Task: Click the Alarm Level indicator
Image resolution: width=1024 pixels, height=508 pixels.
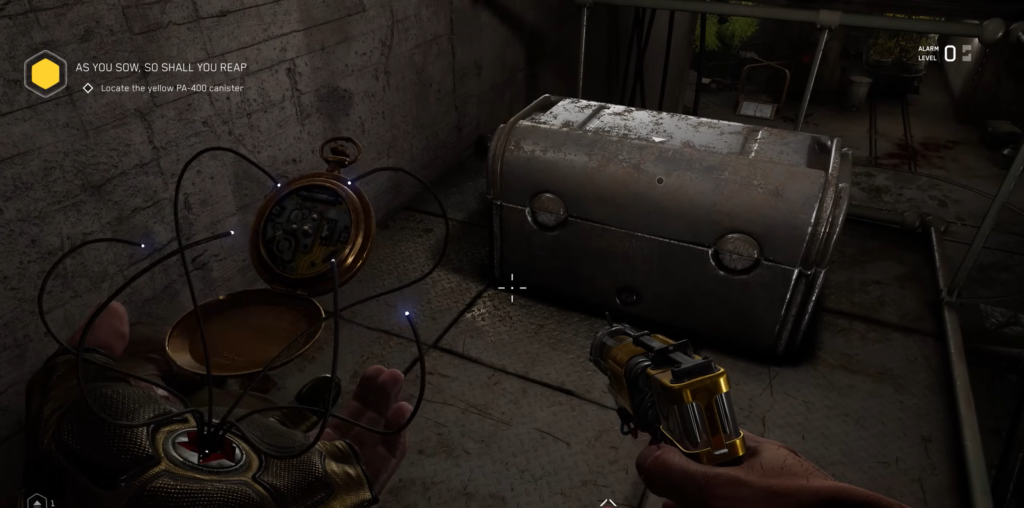Action: (x=944, y=53)
